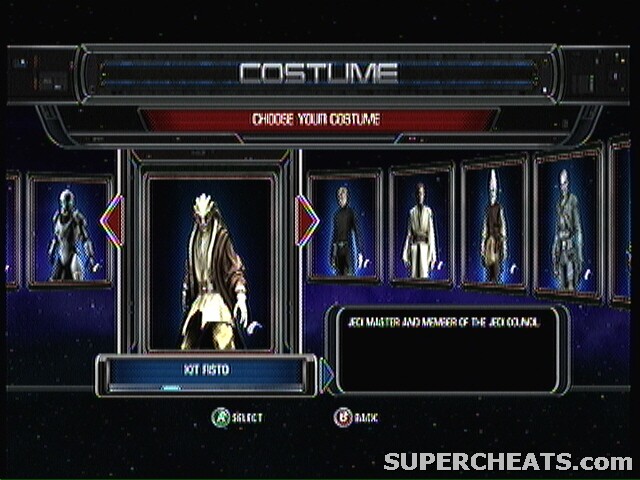Choose the silver armored costume thumbnail

(x=70, y=232)
